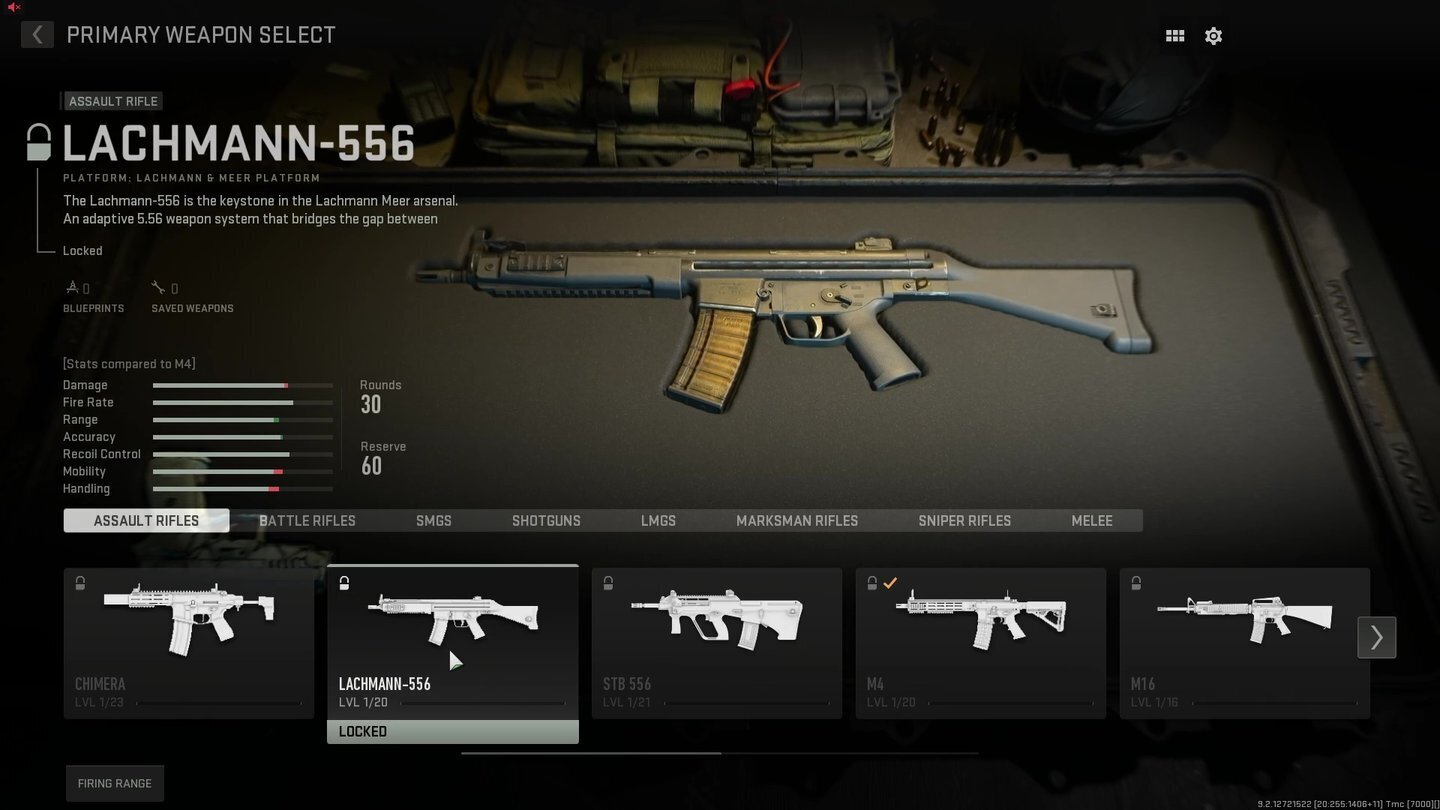Viewport: 1440px width, 810px height.
Task: Click the Damage stat bar
Action: (x=242, y=385)
